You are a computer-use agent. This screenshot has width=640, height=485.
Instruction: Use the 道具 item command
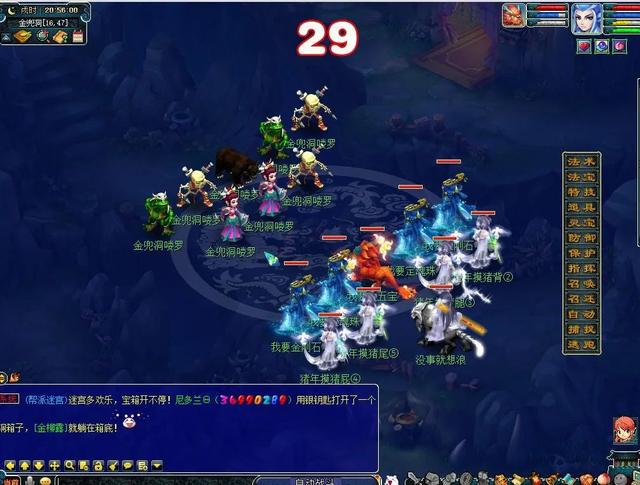(x=581, y=207)
